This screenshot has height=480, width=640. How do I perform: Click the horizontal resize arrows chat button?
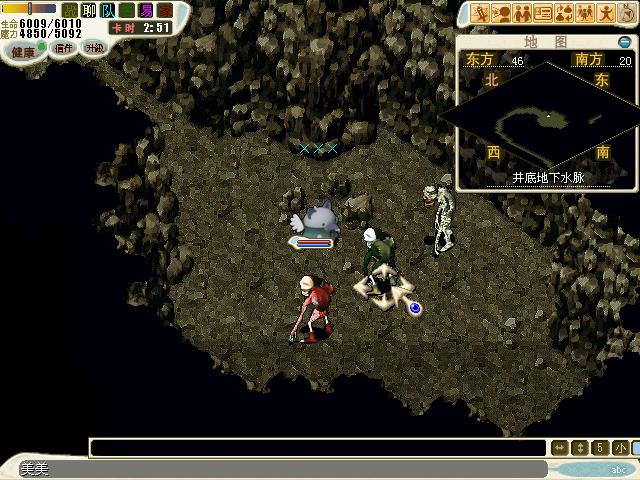tap(560, 447)
